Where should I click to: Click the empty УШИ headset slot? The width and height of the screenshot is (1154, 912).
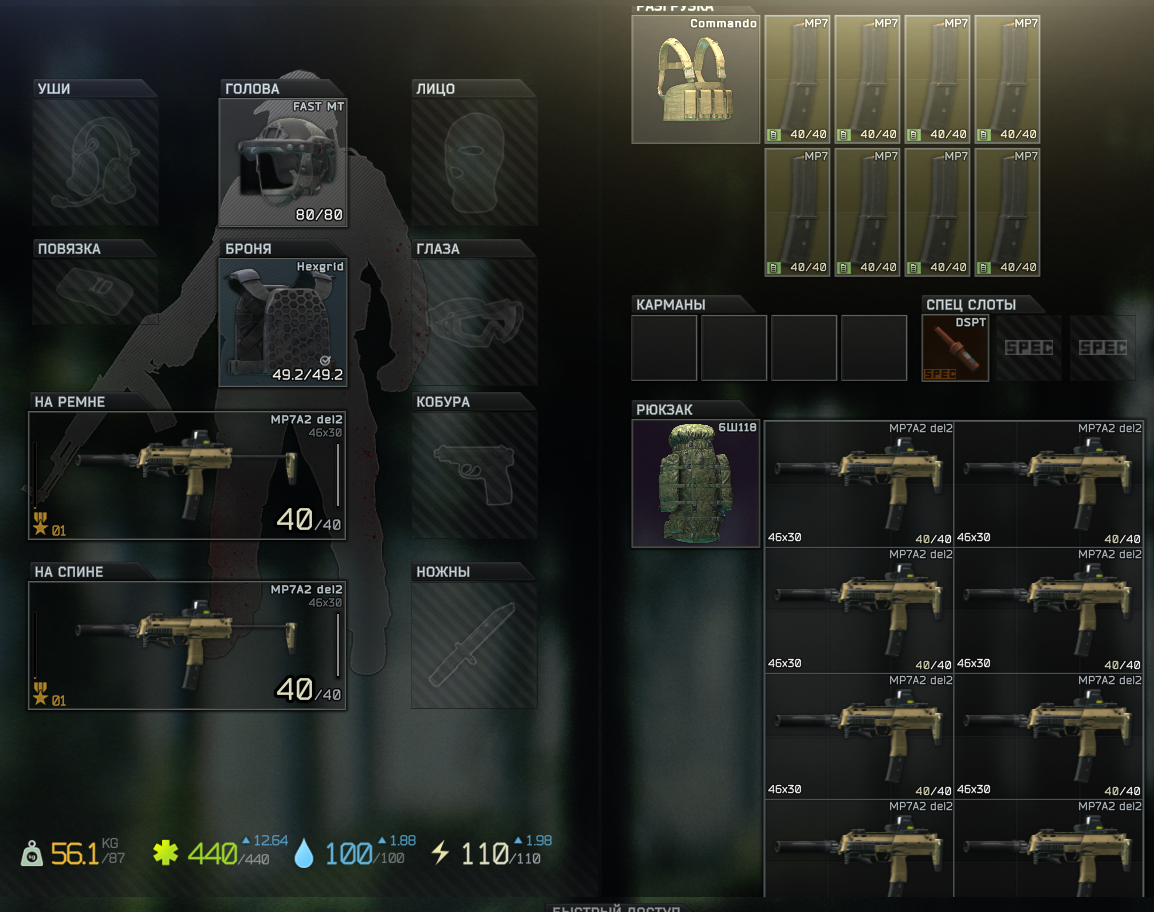pyautogui.click(x=95, y=162)
